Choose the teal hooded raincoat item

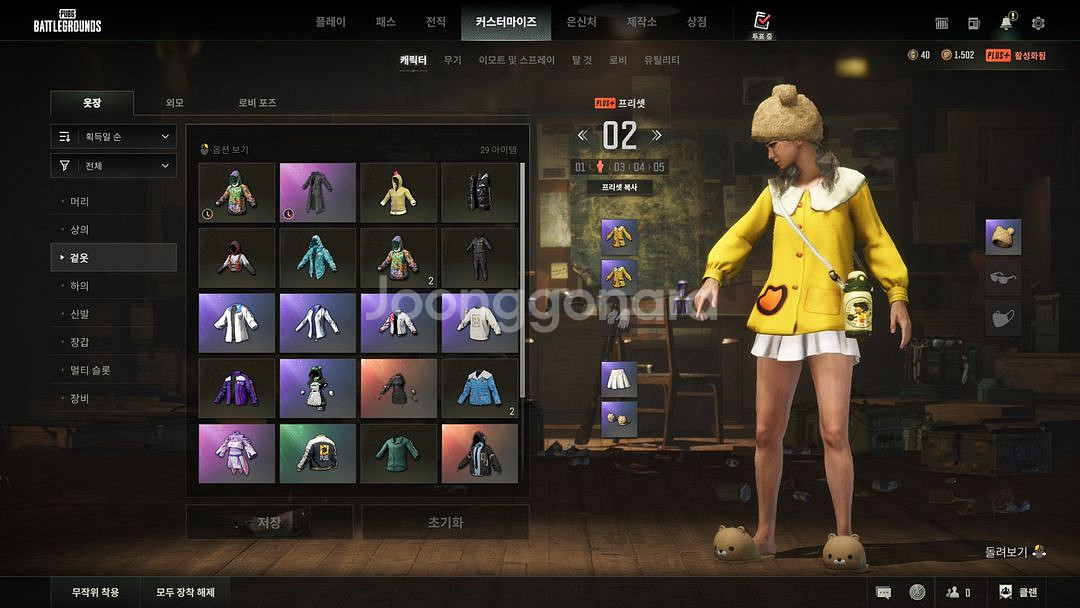[x=318, y=258]
